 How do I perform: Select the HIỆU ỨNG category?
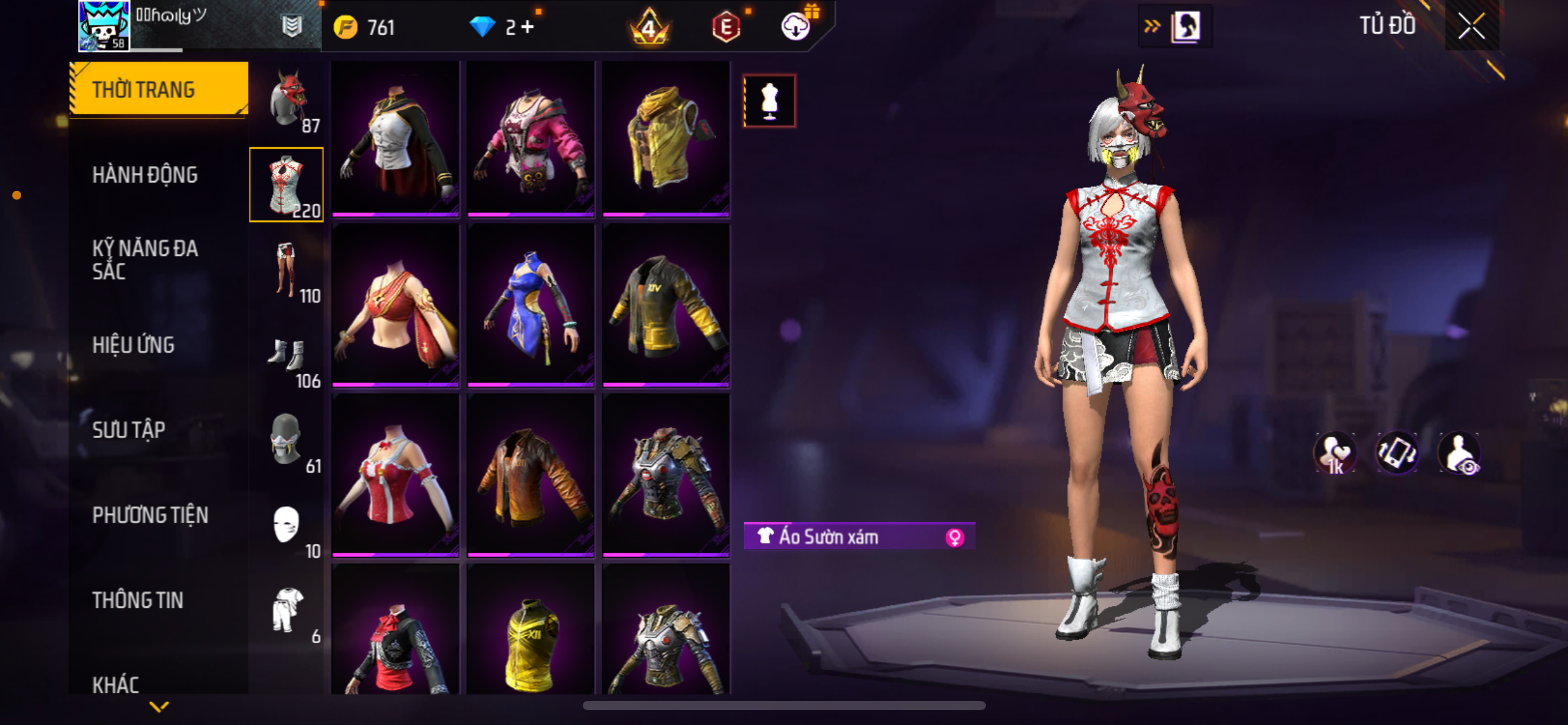tap(133, 345)
